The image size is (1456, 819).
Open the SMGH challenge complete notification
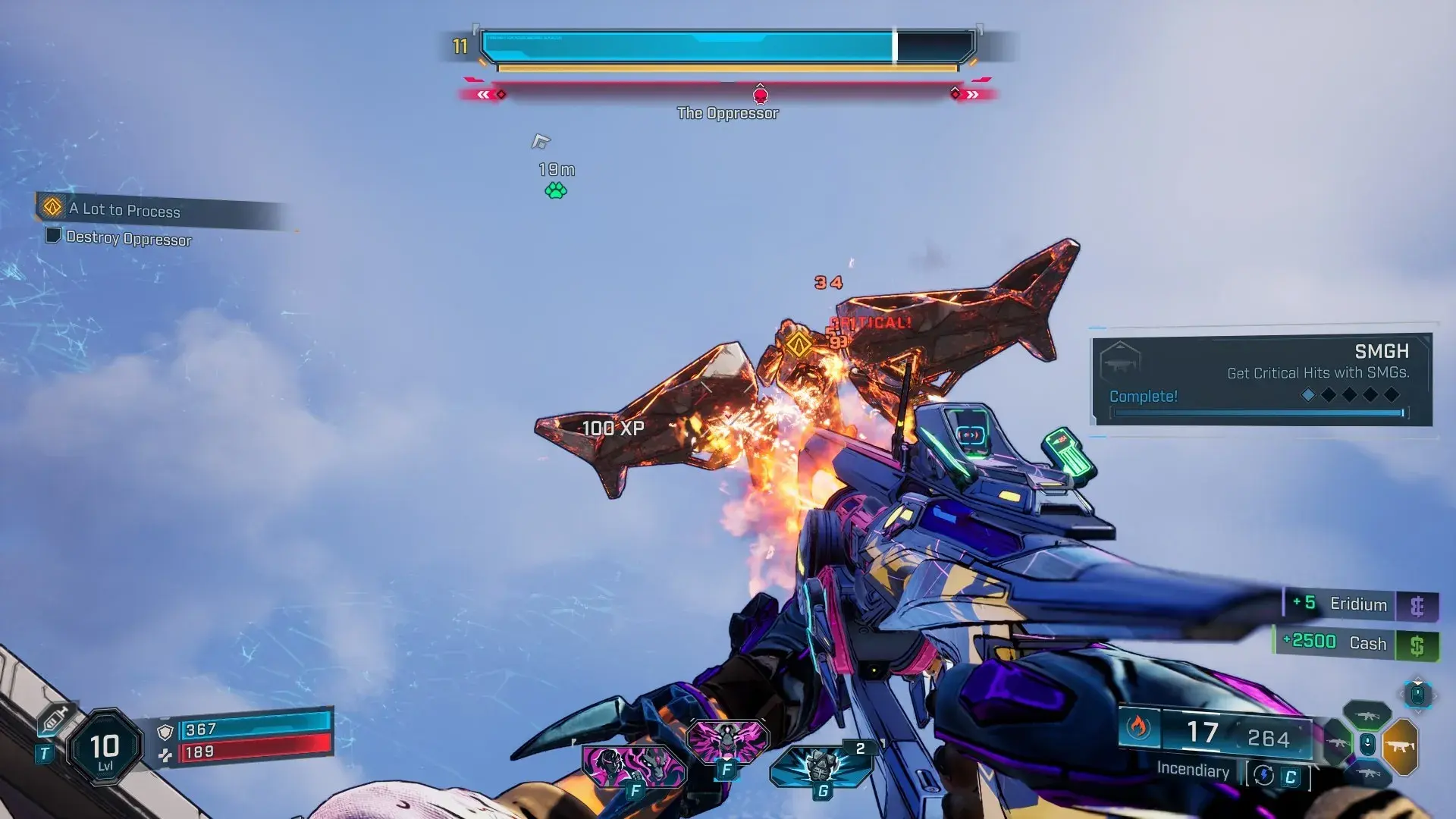pyautogui.click(x=1261, y=380)
